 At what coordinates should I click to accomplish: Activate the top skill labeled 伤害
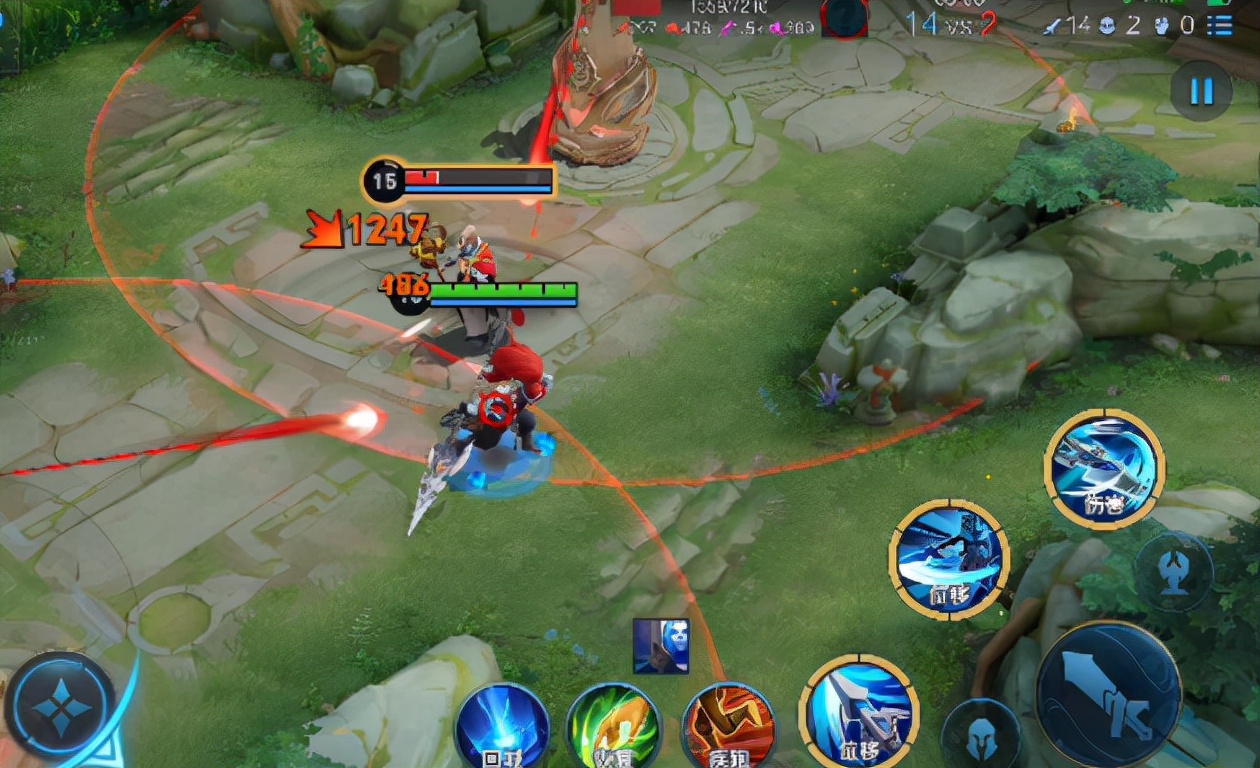coord(1104,468)
